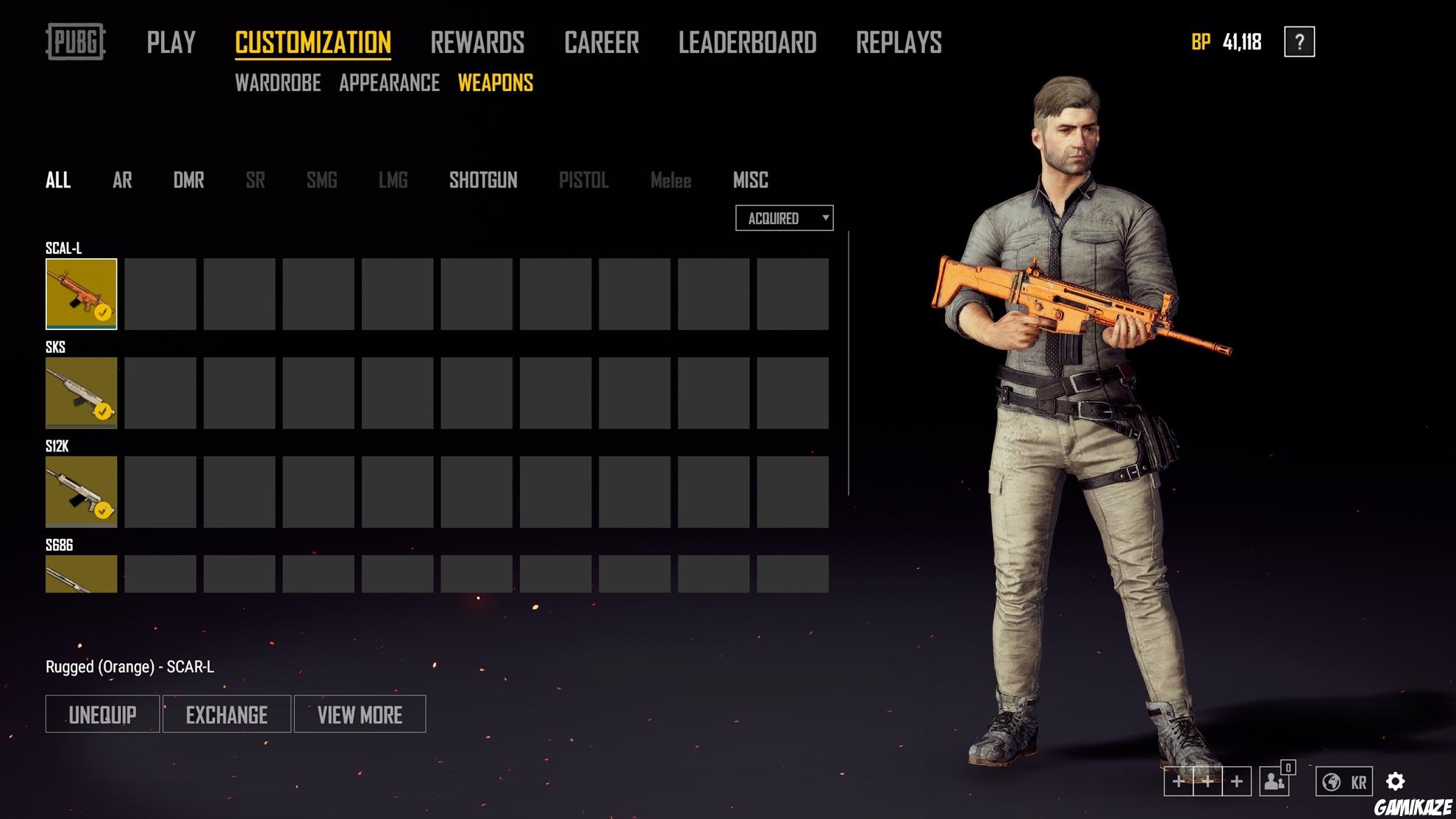Screen dimensions: 1456x819
Task: Open the ACQUIRED filter dropdown
Action: (x=783, y=218)
